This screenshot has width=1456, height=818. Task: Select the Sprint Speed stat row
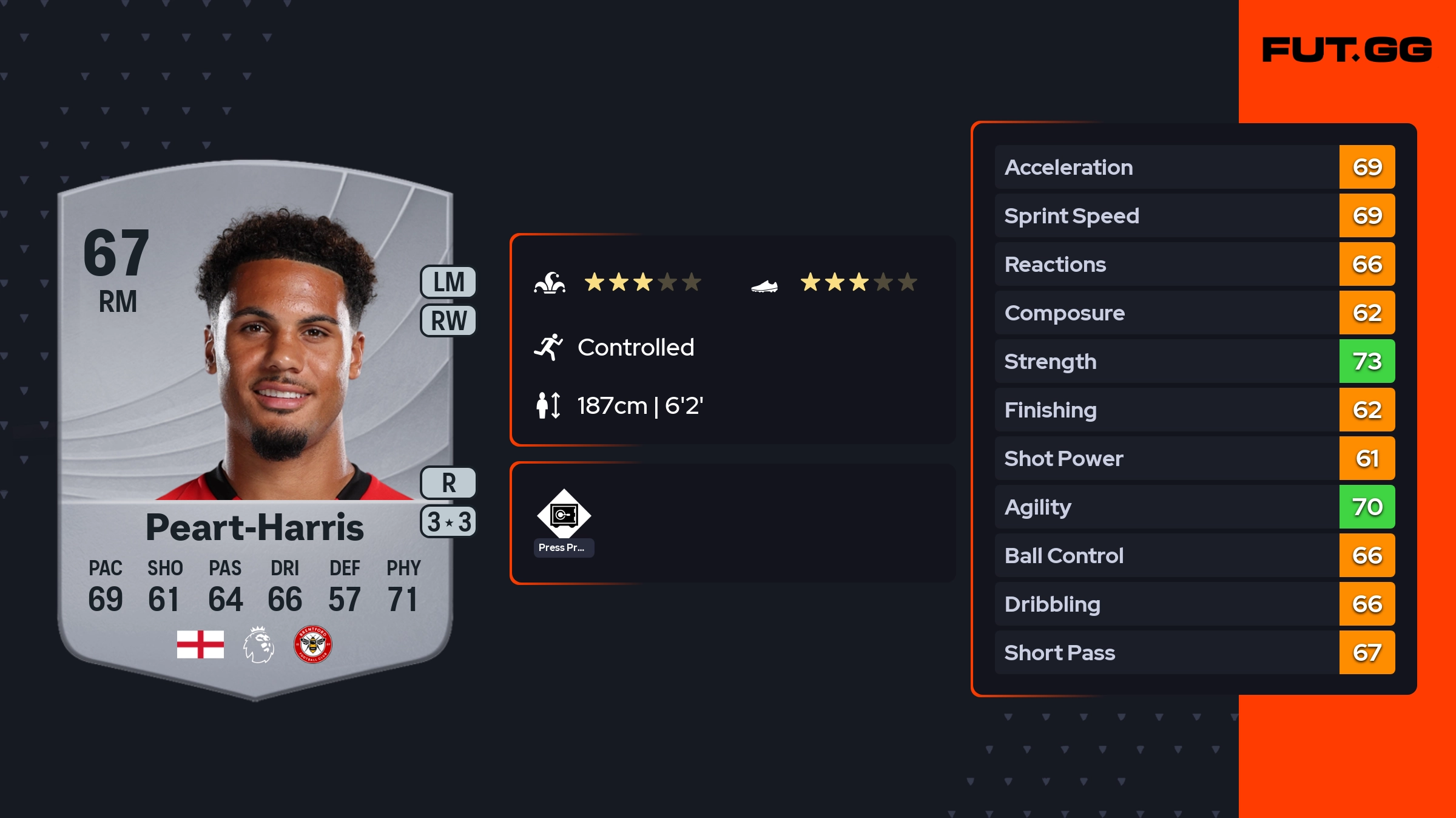pyautogui.click(x=1194, y=215)
